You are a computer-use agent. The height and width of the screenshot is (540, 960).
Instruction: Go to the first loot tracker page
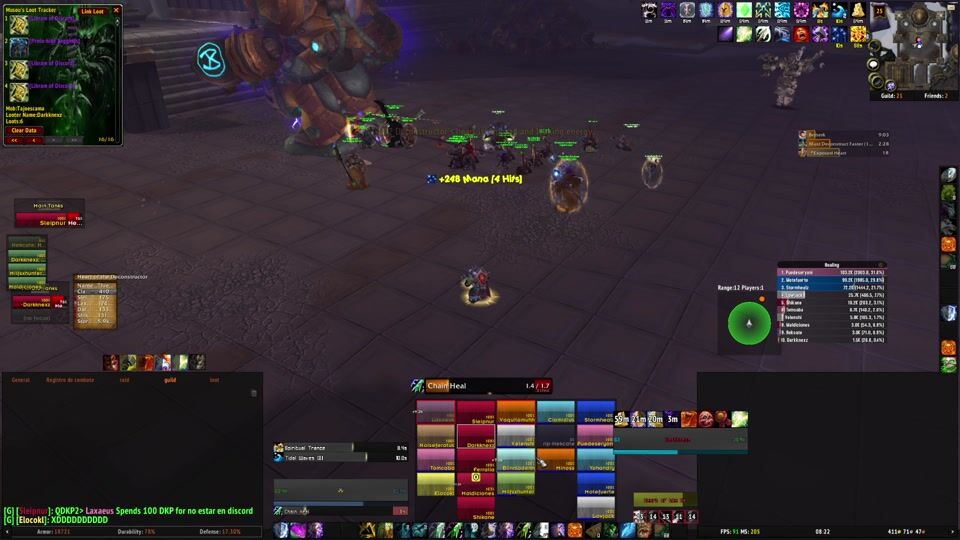(x=14, y=140)
